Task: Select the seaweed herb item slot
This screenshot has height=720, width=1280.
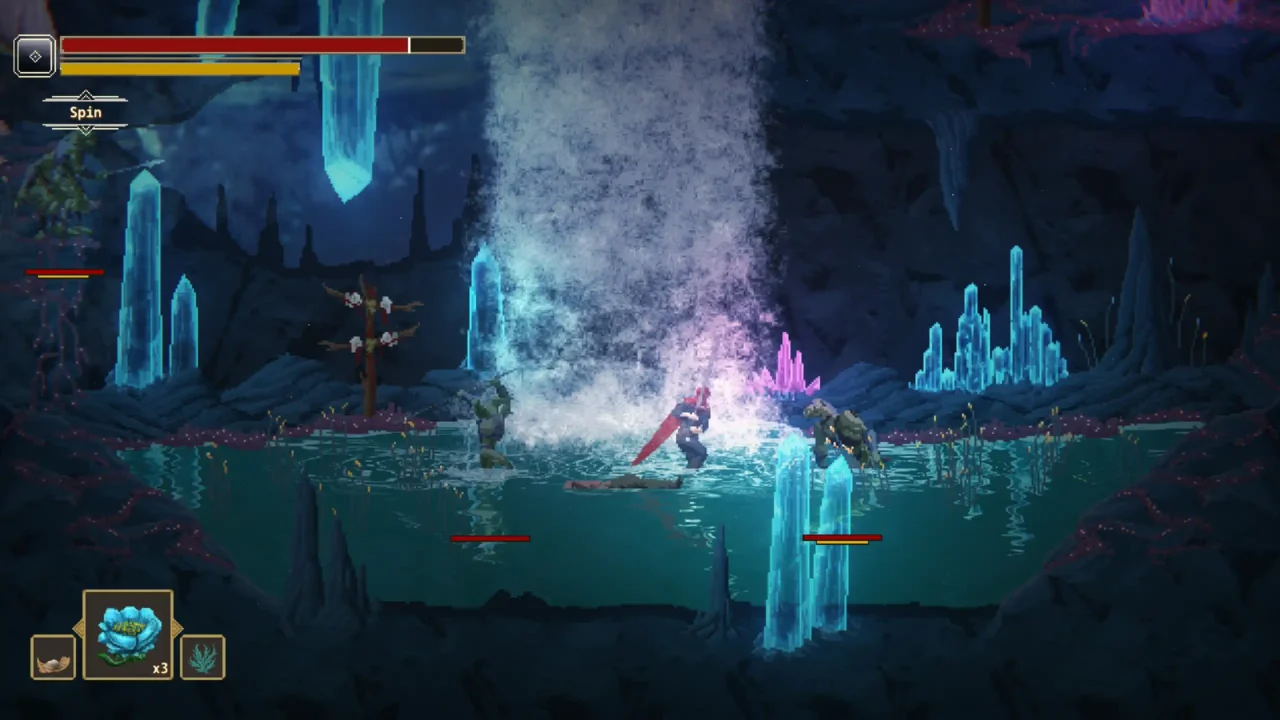Action: pyautogui.click(x=203, y=657)
